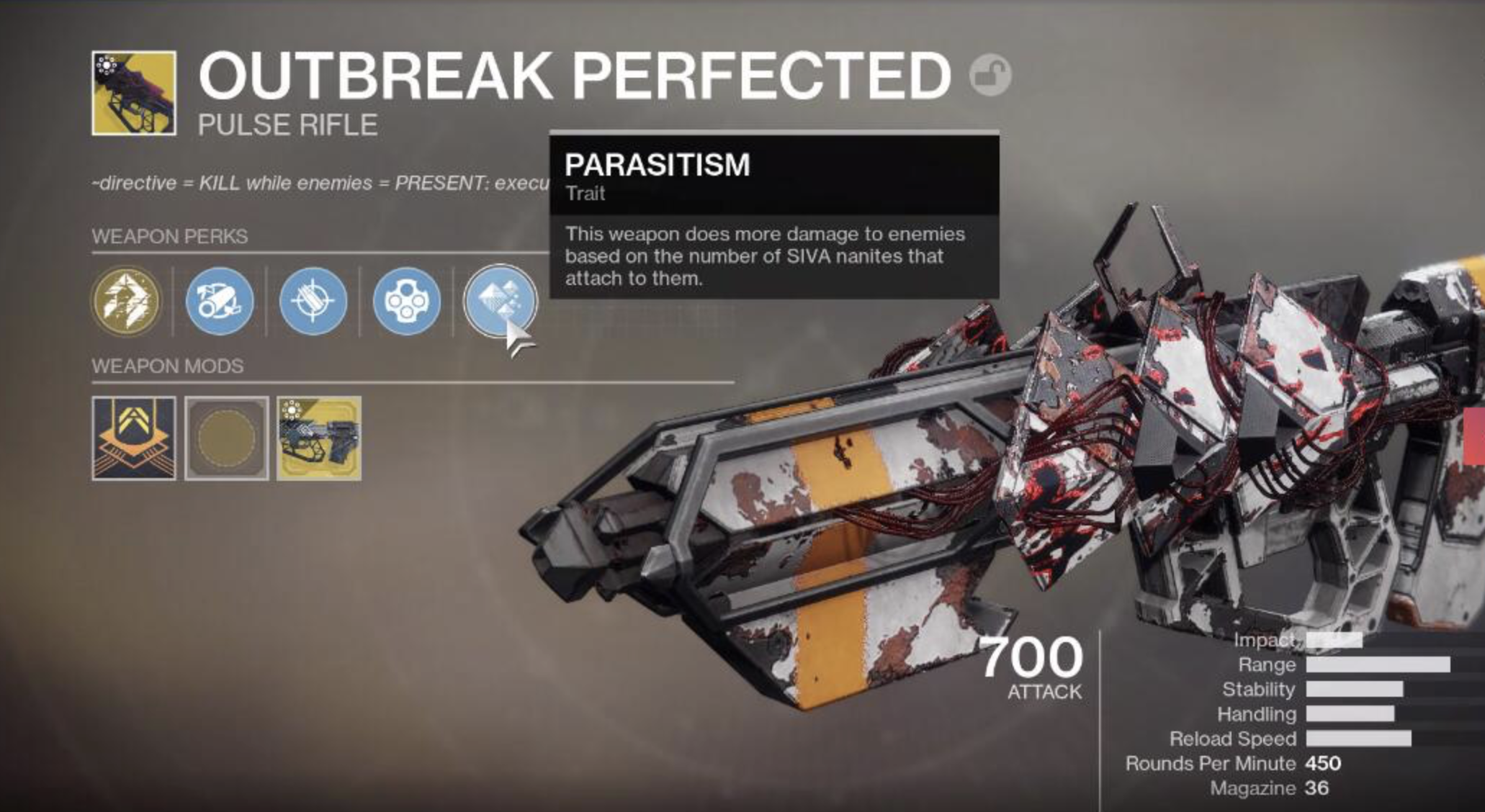Toggle the weapon lock icon
Screen dimensions: 1485x812
click(x=992, y=74)
